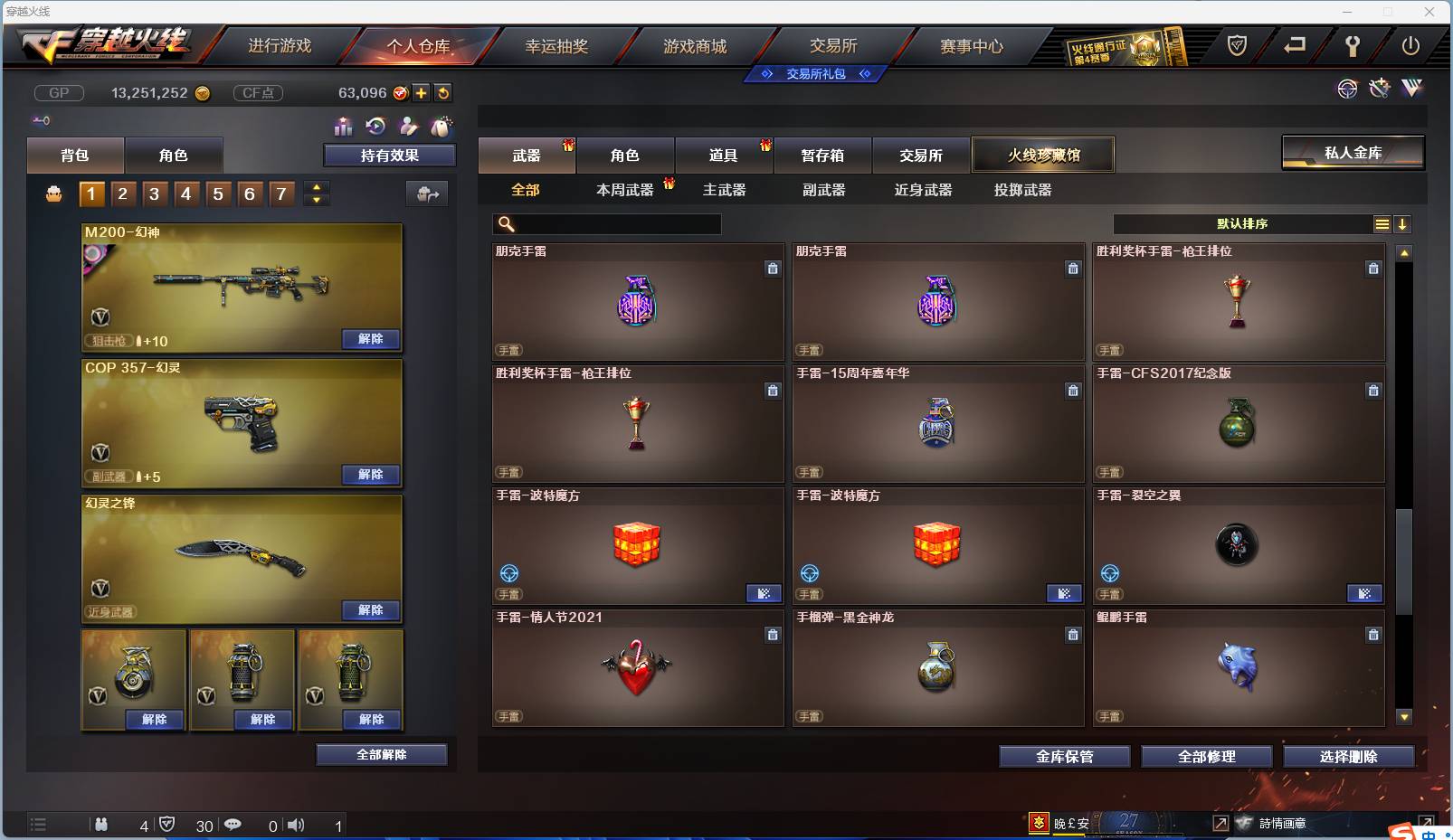
Task: Click the currency refresh arrow icon
Action: coord(443,91)
